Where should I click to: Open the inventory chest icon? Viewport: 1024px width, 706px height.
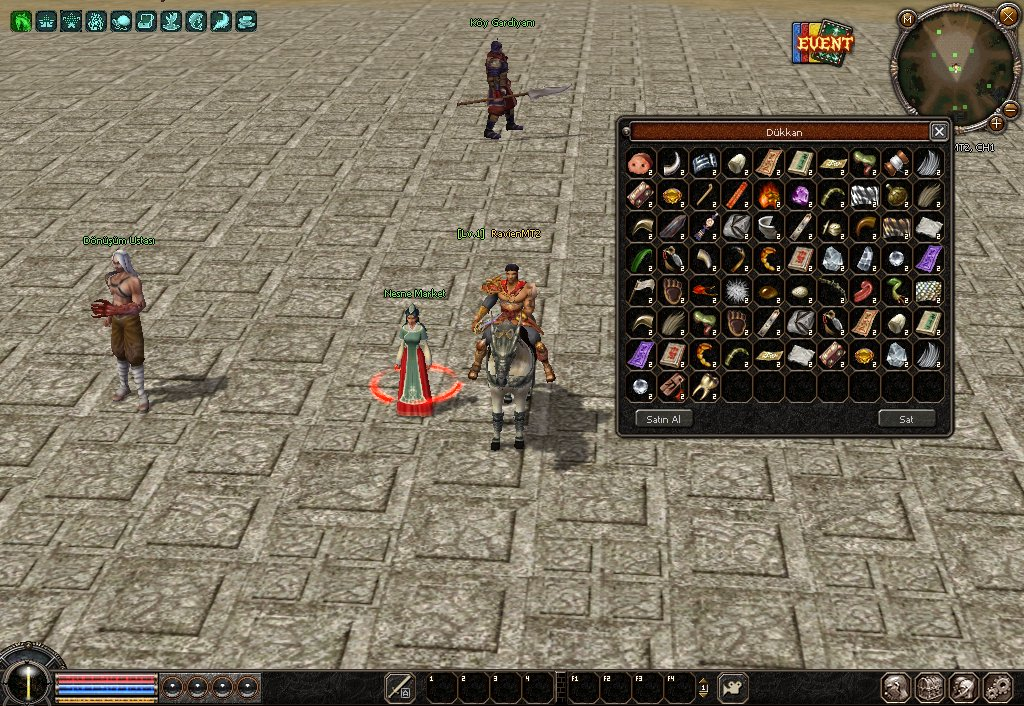click(931, 687)
